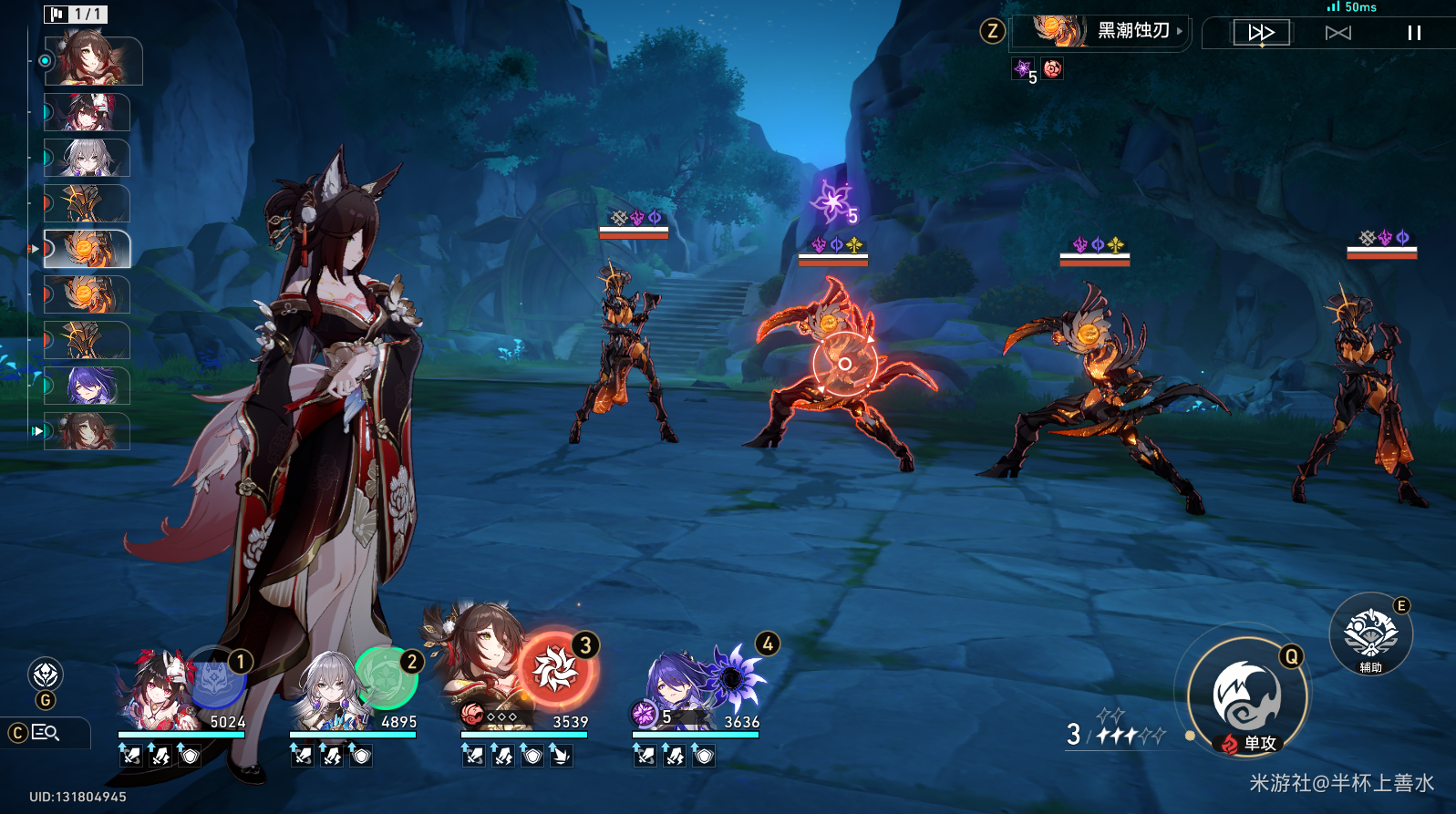Toggle the auto-battle button
Viewport: 1456px width, 814px height.
pos(1337,33)
